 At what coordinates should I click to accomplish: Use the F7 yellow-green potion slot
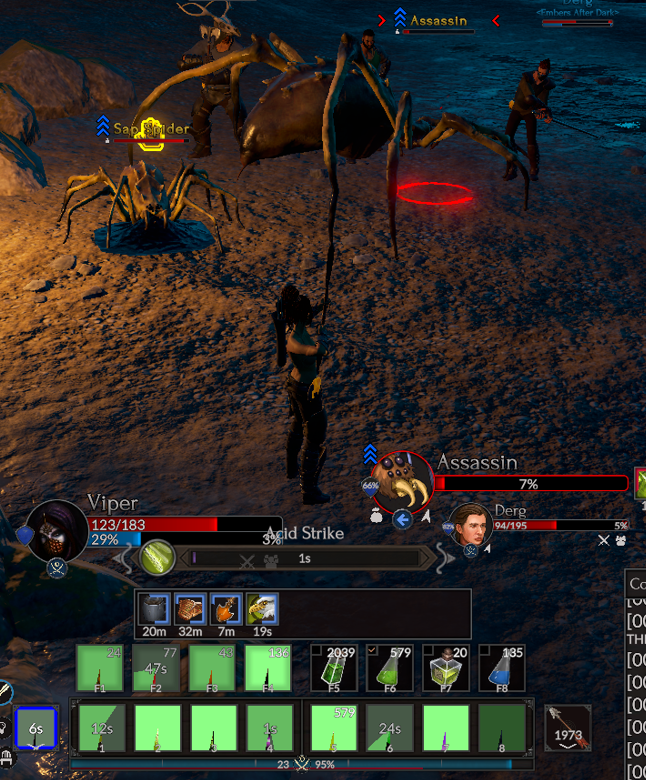coord(445,668)
